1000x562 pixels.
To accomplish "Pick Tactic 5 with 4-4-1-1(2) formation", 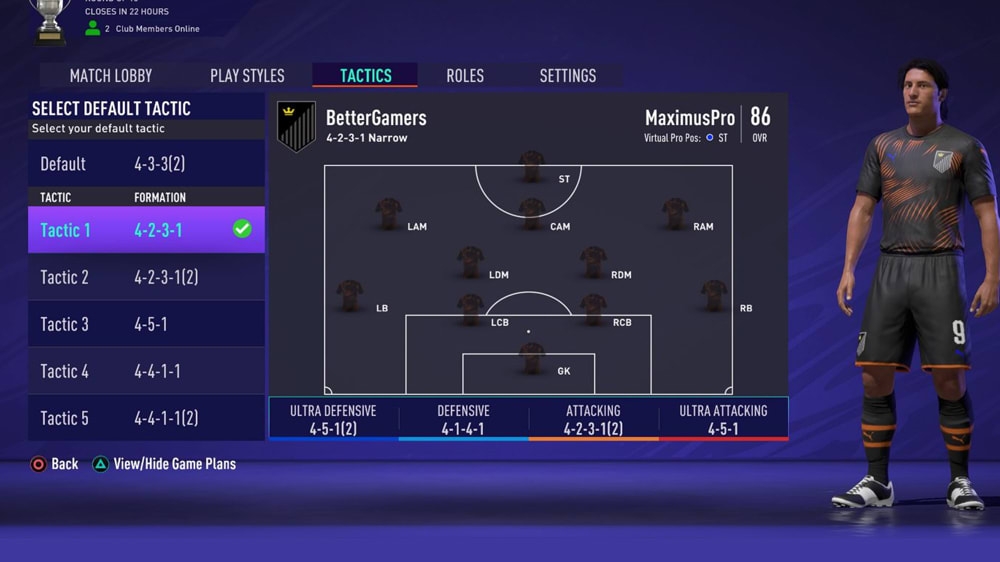I will [x=146, y=418].
